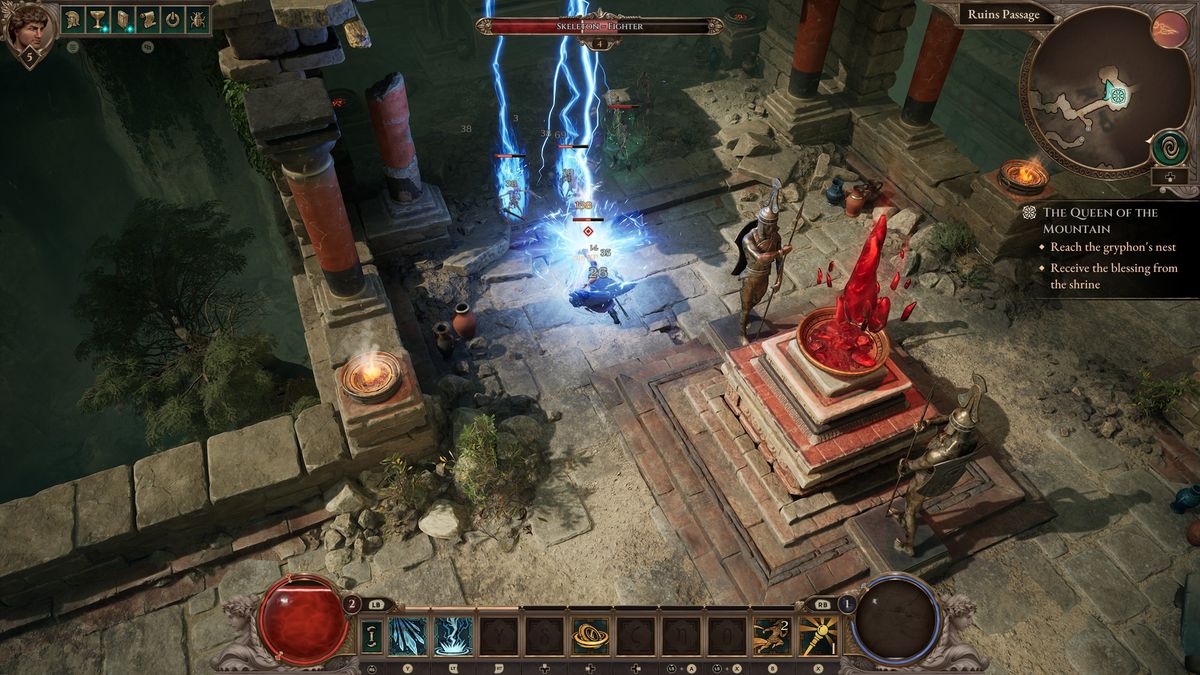Click the power button menu icon

pos(172,19)
